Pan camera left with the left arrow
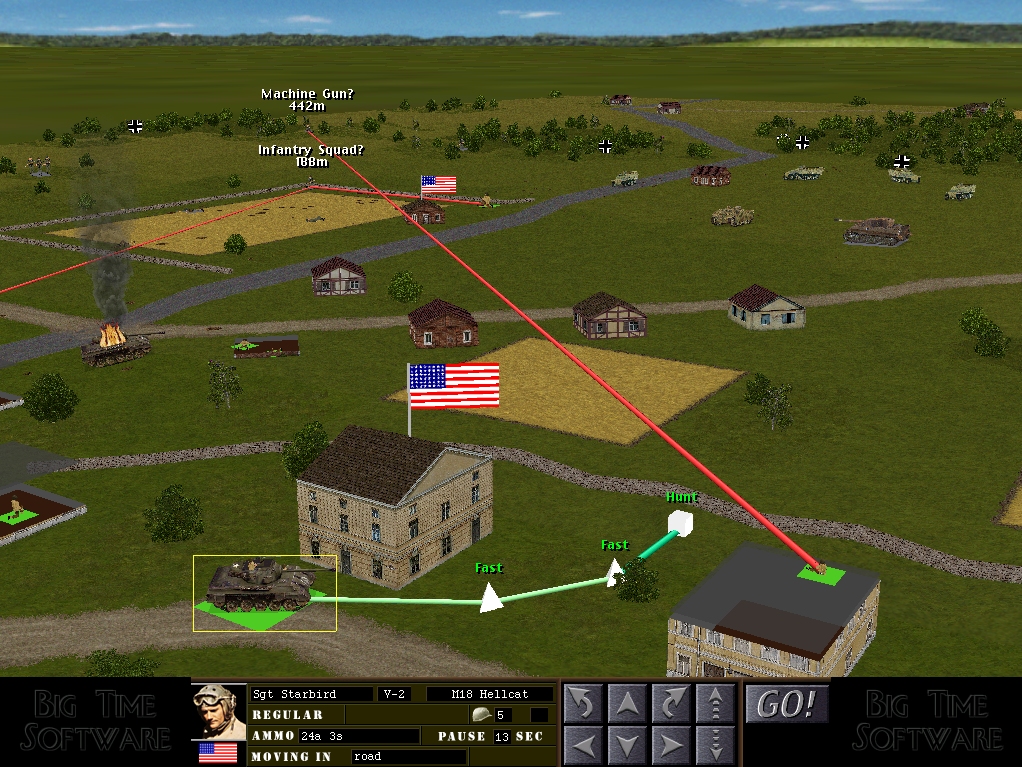This screenshot has width=1022, height=767. (x=583, y=745)
